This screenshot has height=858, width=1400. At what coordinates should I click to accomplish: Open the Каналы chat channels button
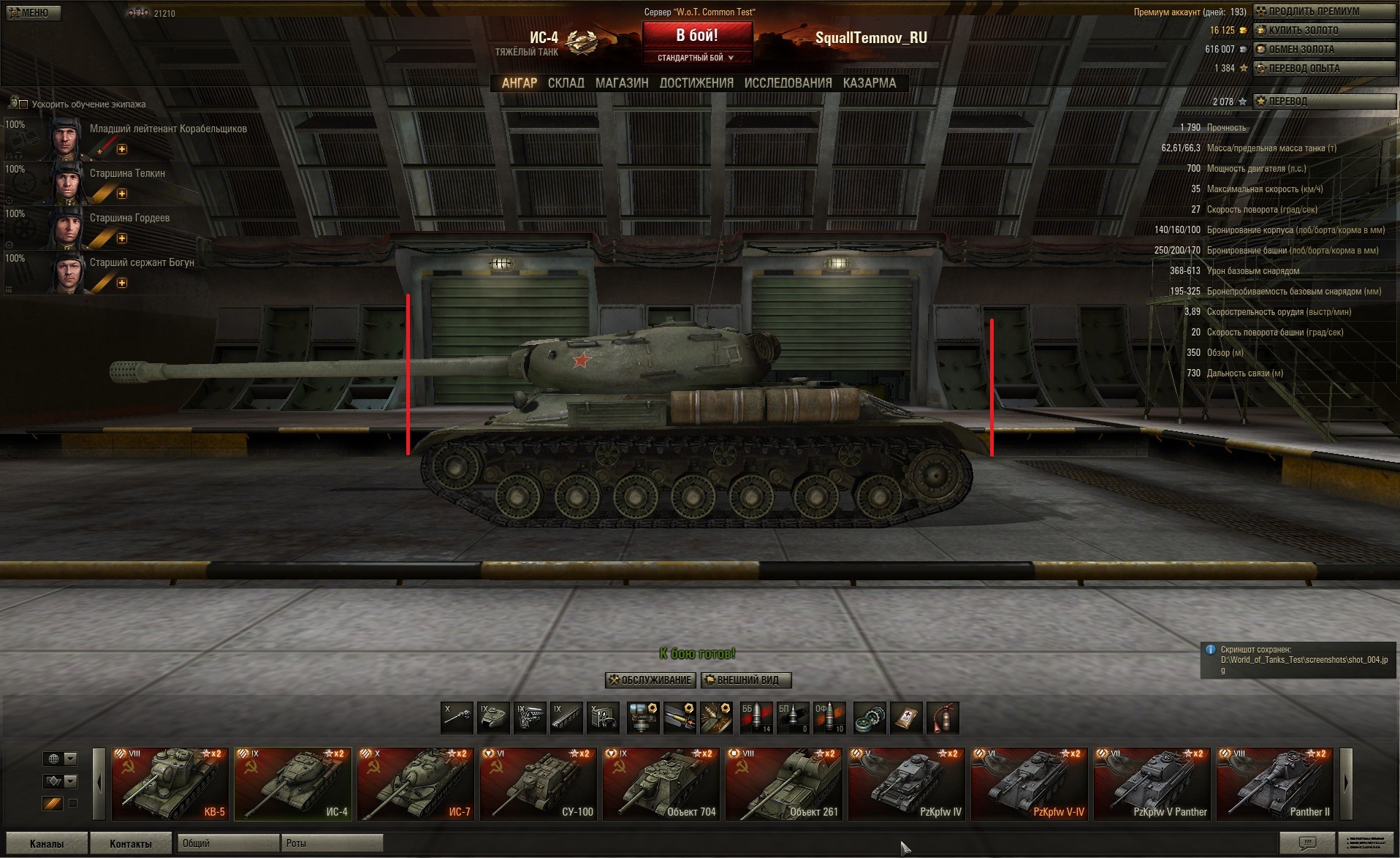47,843
